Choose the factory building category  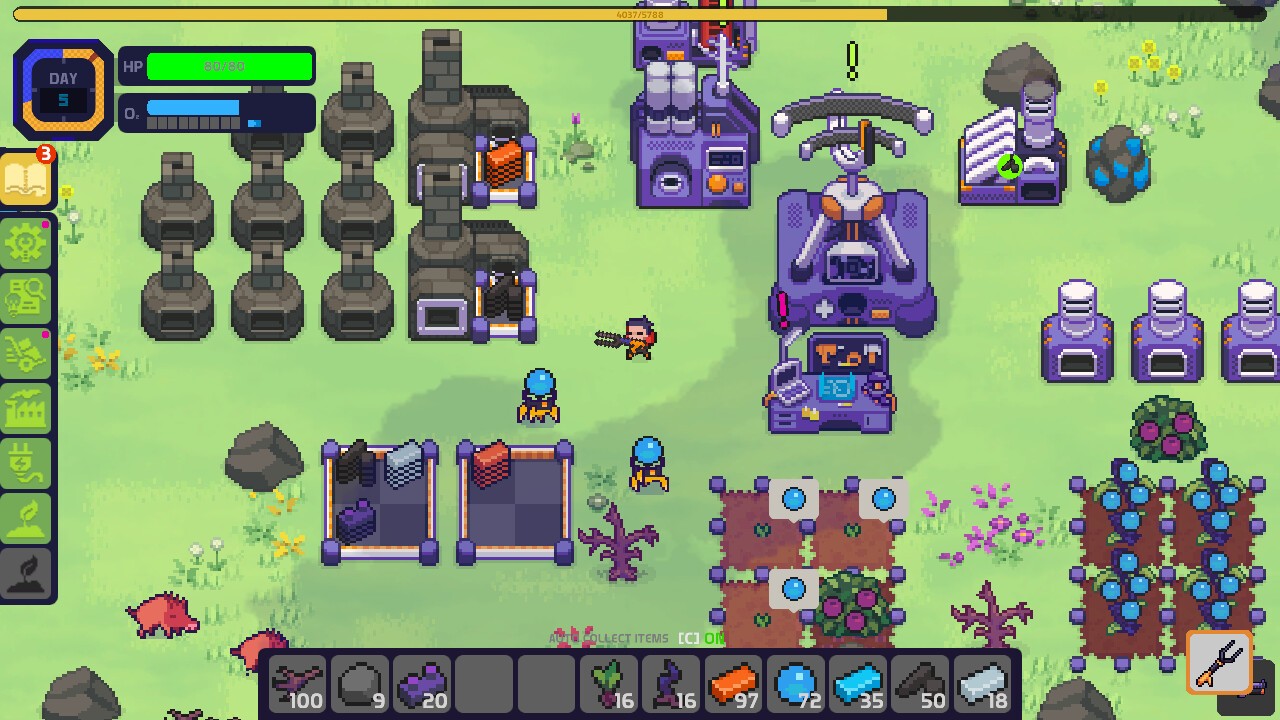click(x=27, y=407)
